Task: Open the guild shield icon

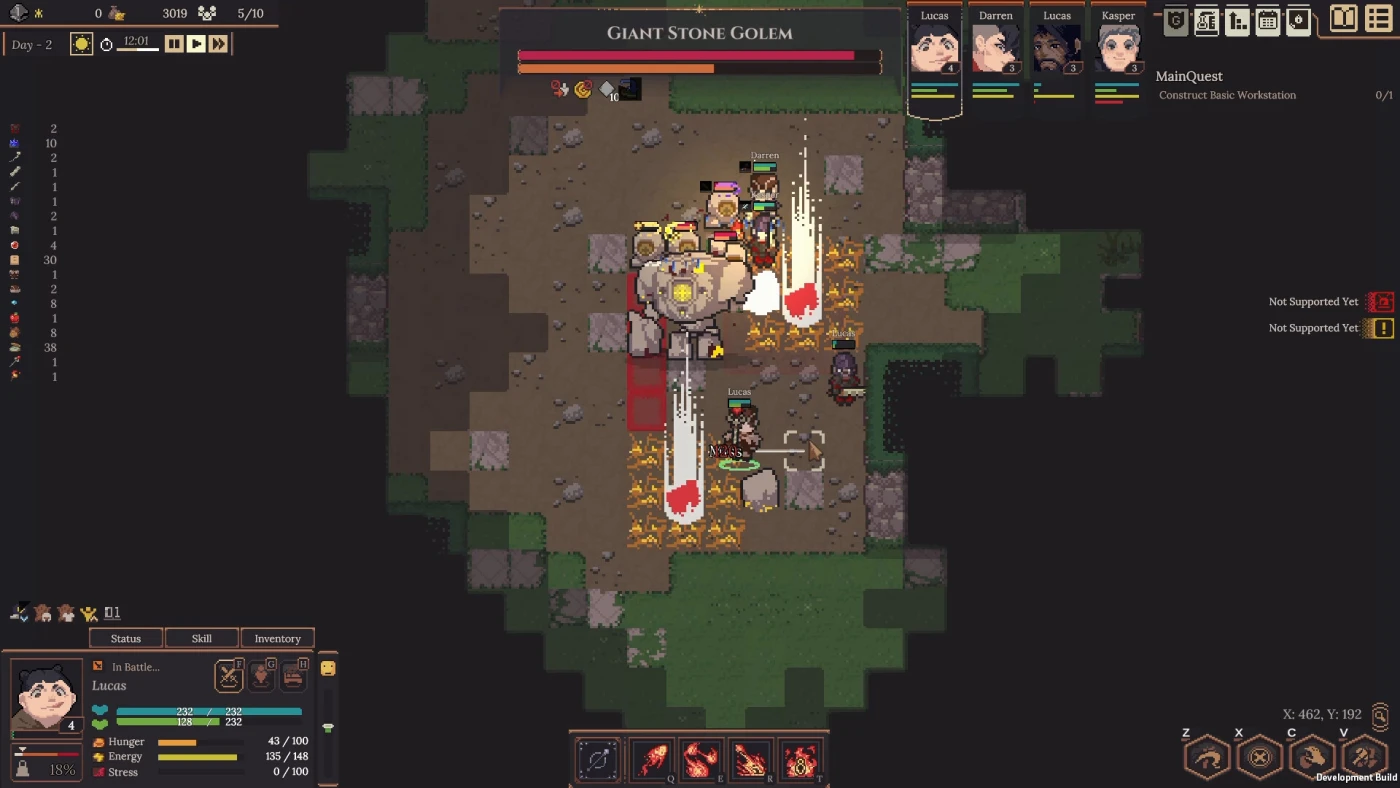Action: click(1176, 21)
